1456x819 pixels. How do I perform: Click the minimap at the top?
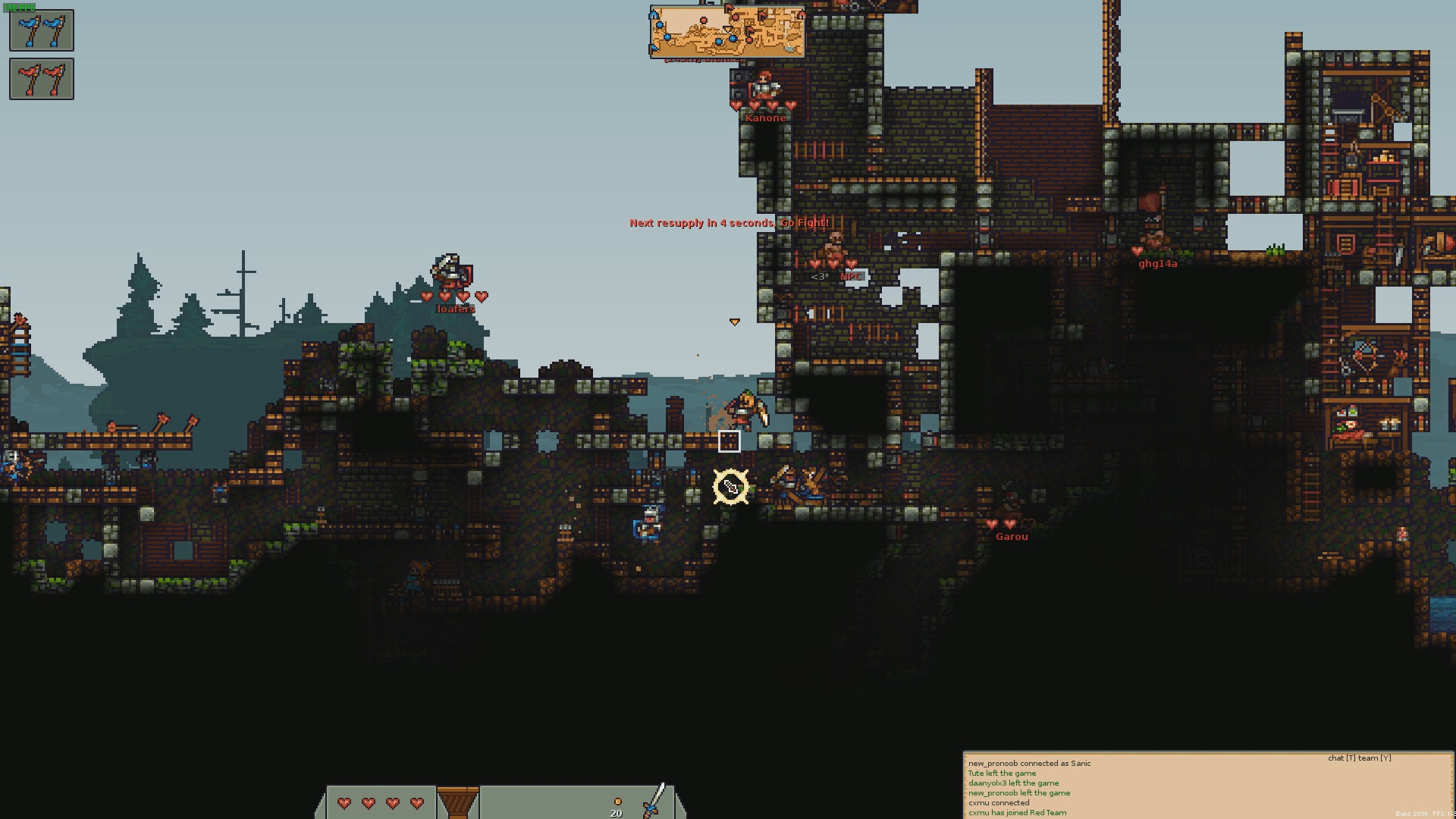726,32
